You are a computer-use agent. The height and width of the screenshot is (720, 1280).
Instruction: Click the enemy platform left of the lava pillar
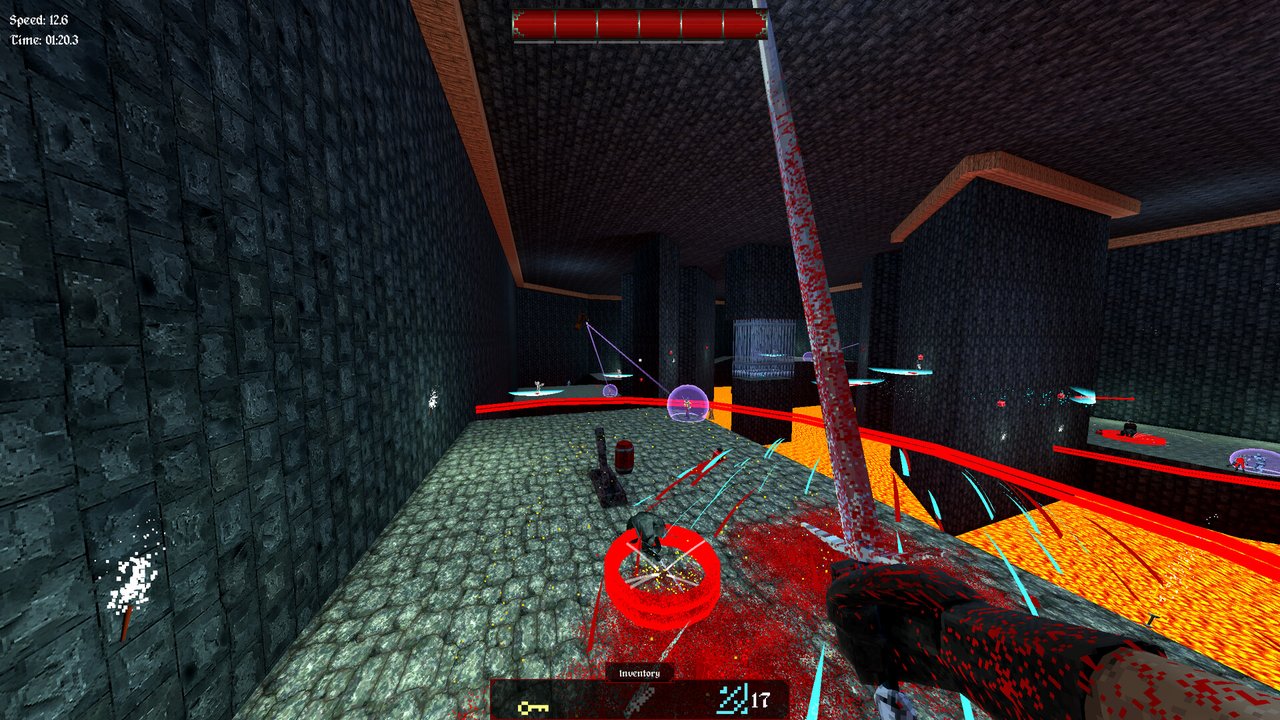[x=535, y=392]
